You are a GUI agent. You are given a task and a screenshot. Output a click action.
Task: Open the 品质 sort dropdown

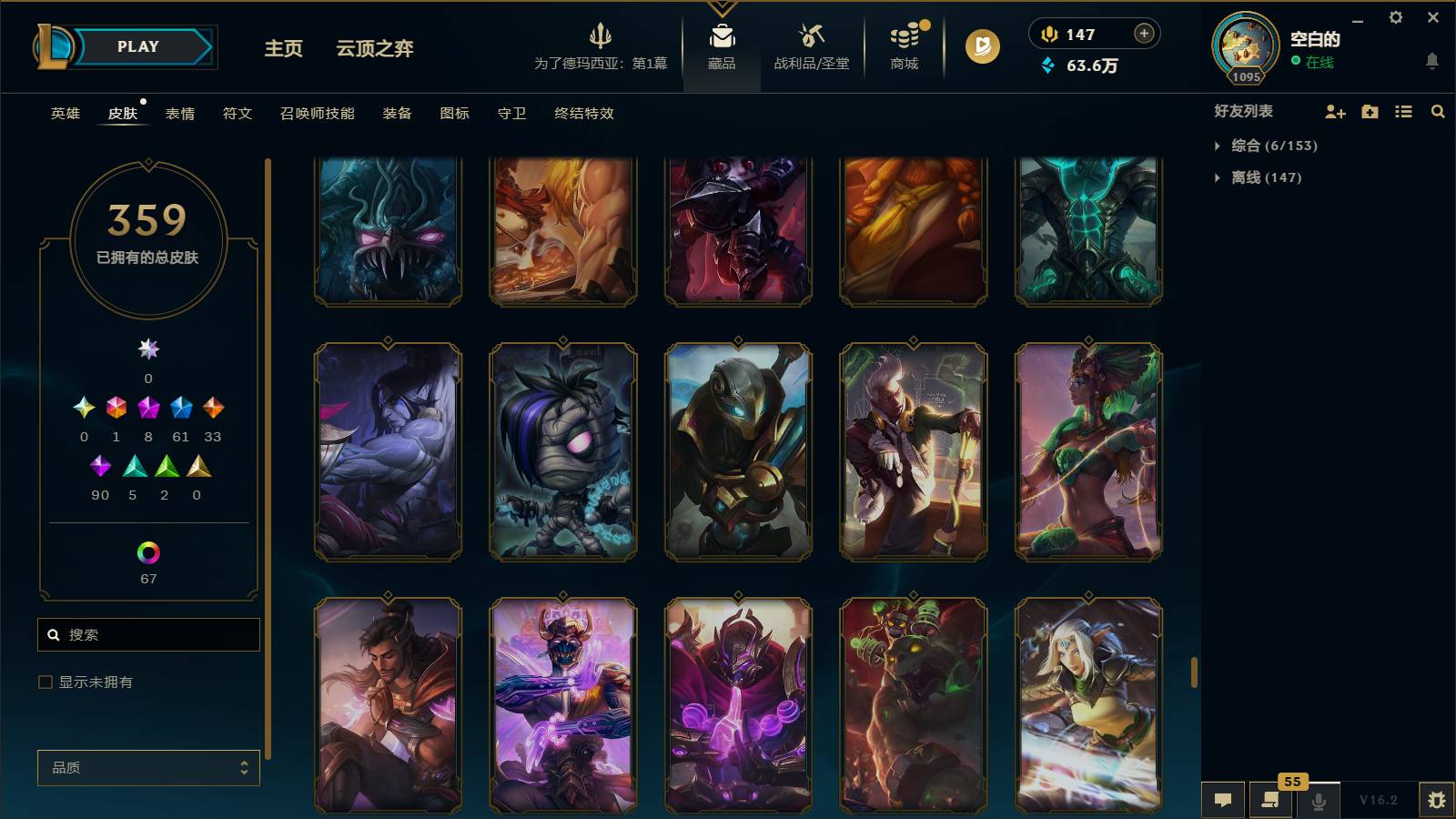[x=147, y=767]
